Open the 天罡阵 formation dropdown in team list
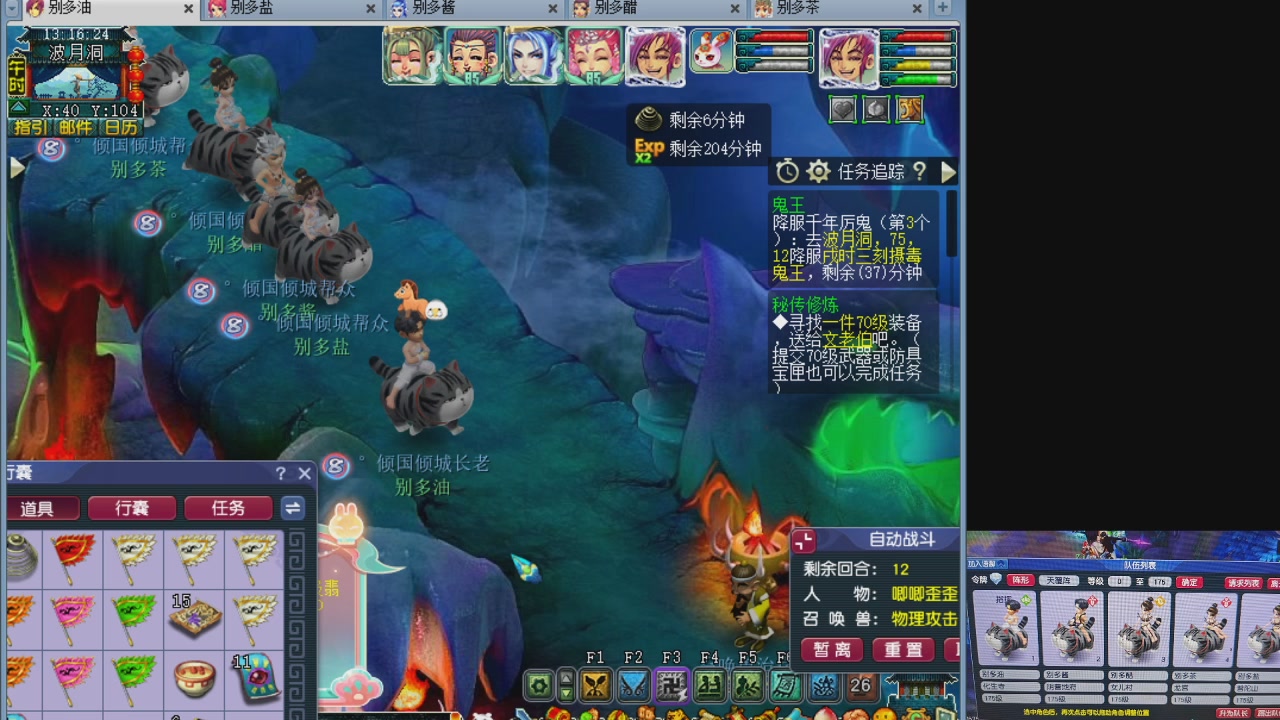 click(1061, 580)
